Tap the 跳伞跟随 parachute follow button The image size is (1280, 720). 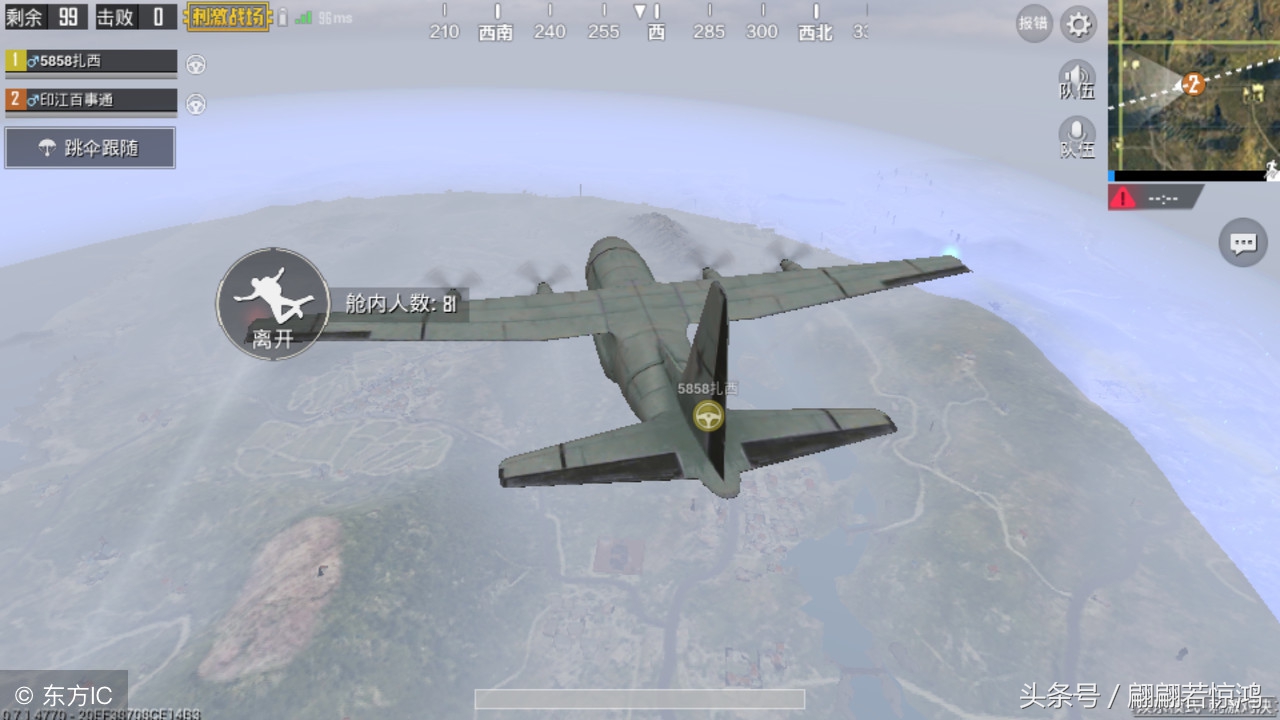90,148
